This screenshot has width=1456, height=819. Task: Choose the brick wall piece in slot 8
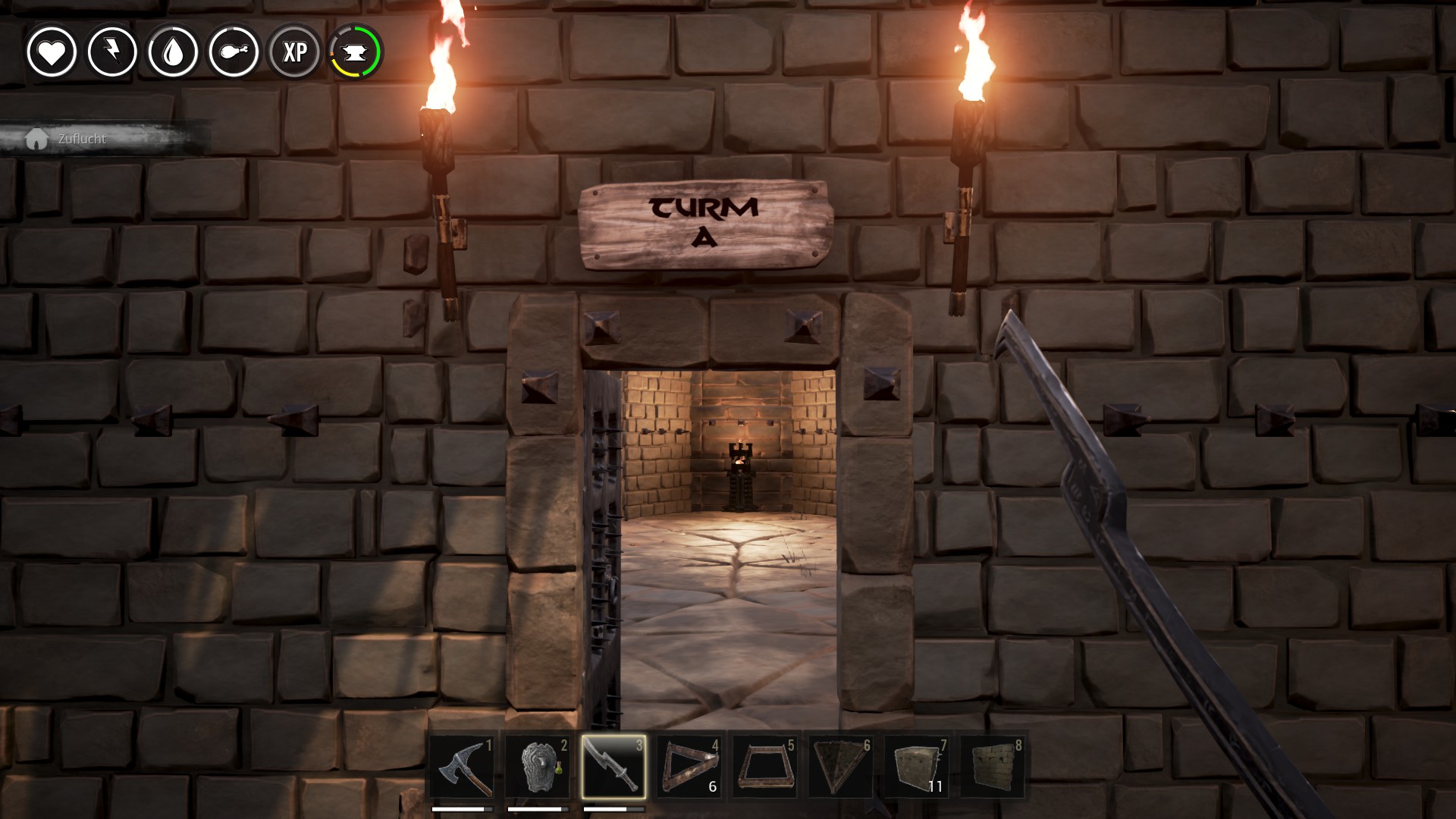[993, 767]
